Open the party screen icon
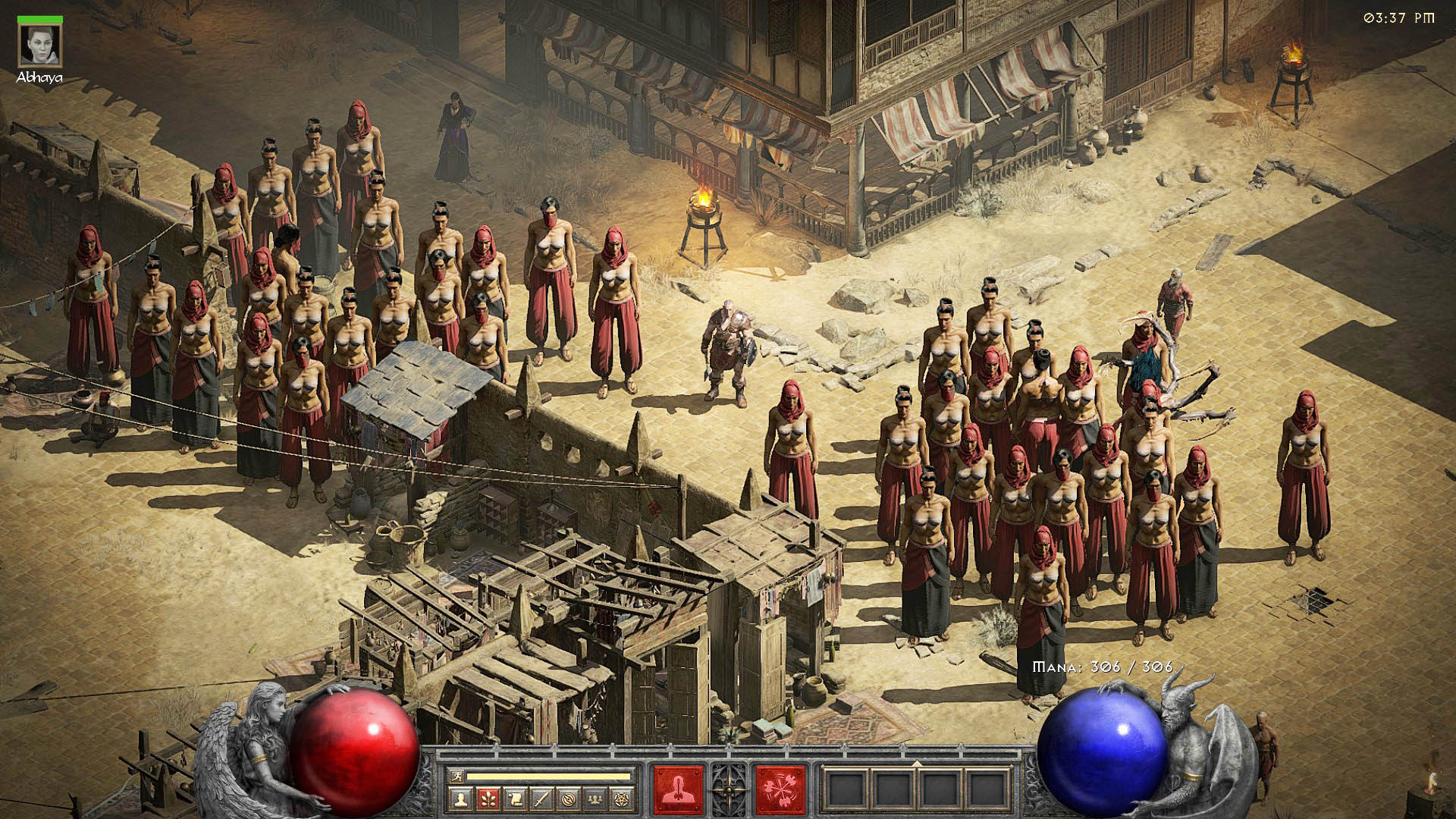 [x=596, y=799]
